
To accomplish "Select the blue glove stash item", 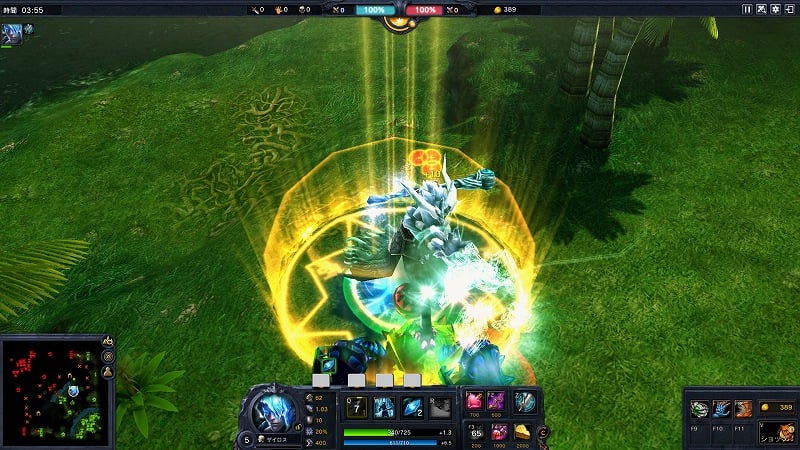I will point(721,409).
